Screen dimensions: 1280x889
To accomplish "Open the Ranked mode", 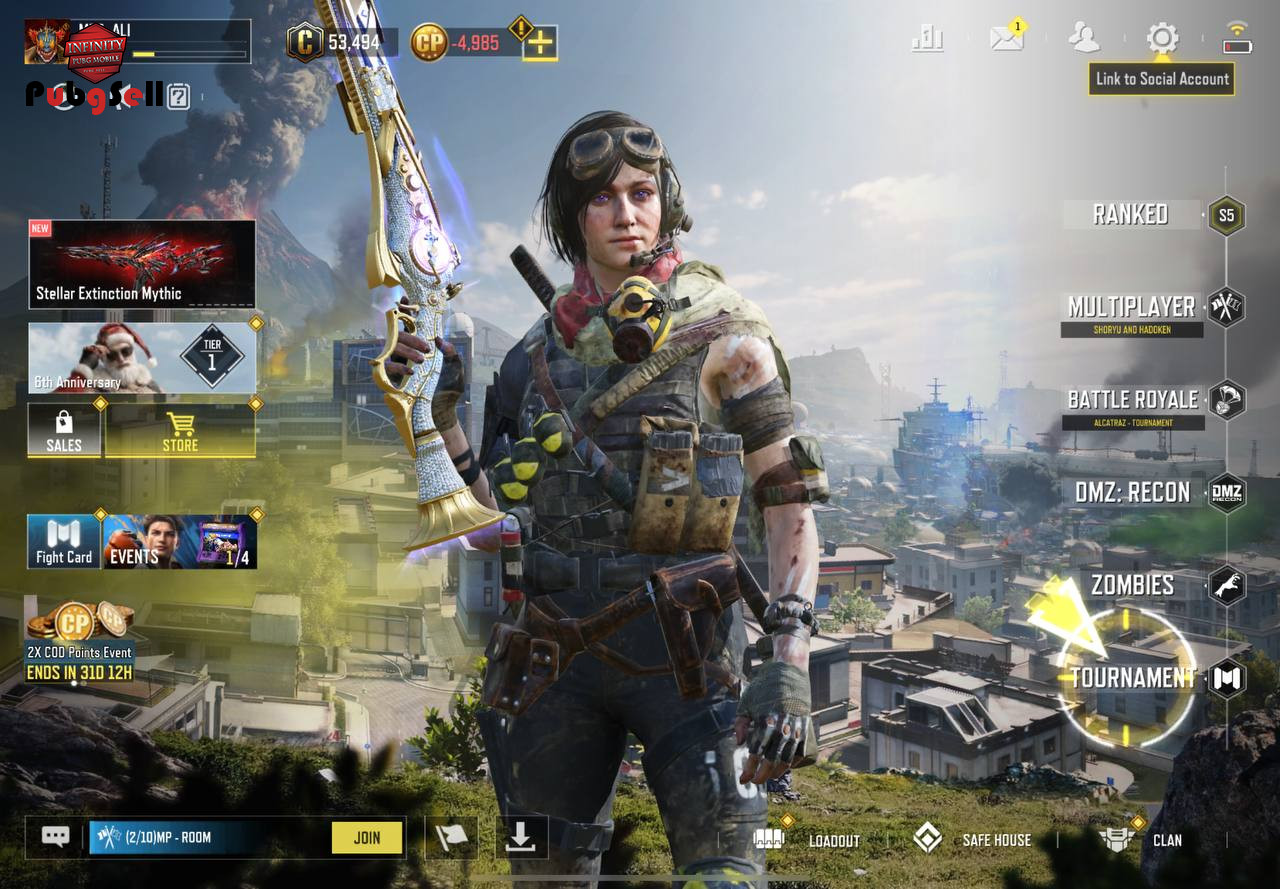I will click(x=1131, y=214).
